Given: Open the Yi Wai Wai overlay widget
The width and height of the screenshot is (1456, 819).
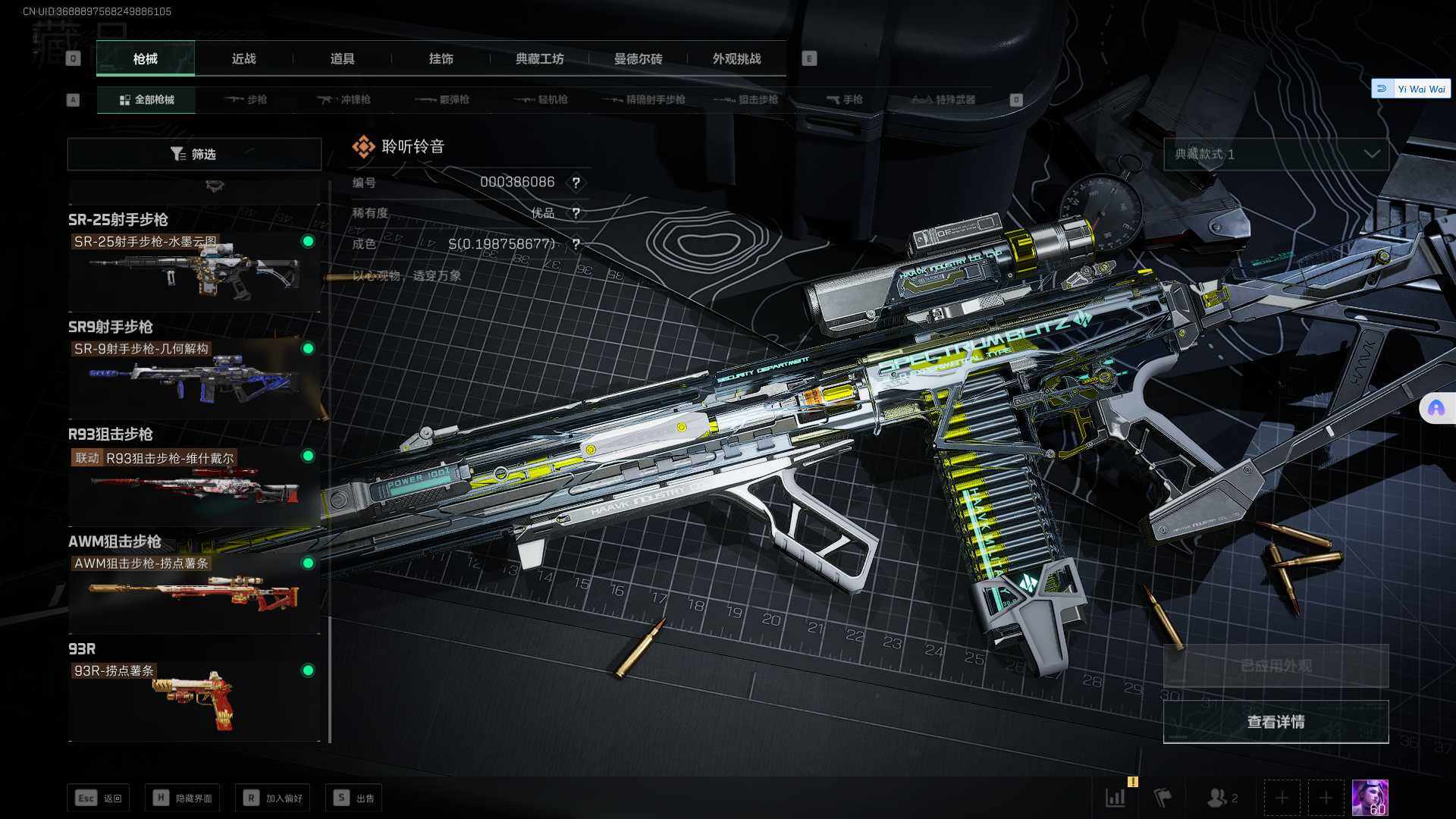Looking at the screenshot, I should [1411, 89].
